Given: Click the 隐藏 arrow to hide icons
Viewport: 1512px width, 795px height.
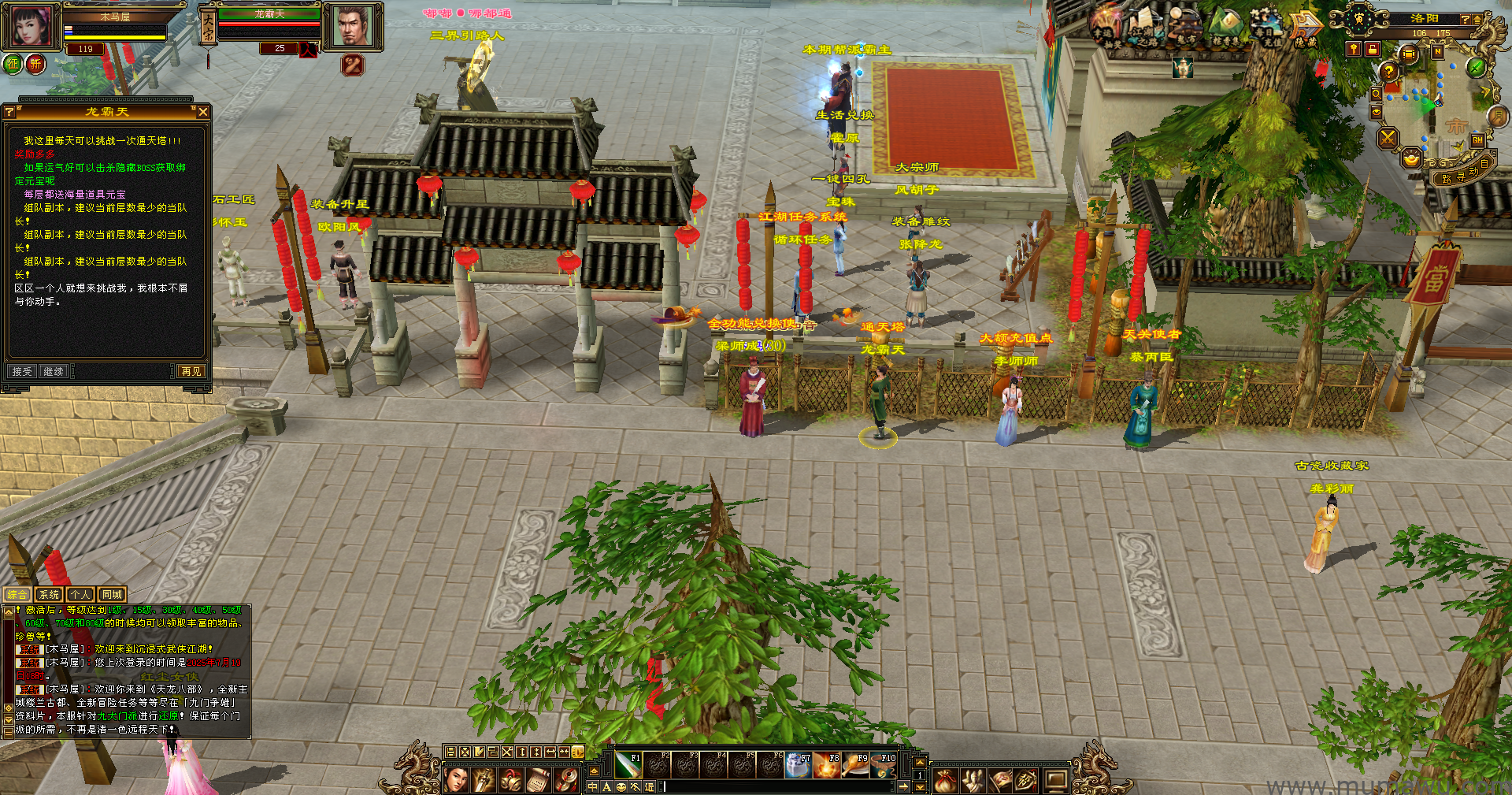Looking at the screenshot, I should tap(1306, 26).
